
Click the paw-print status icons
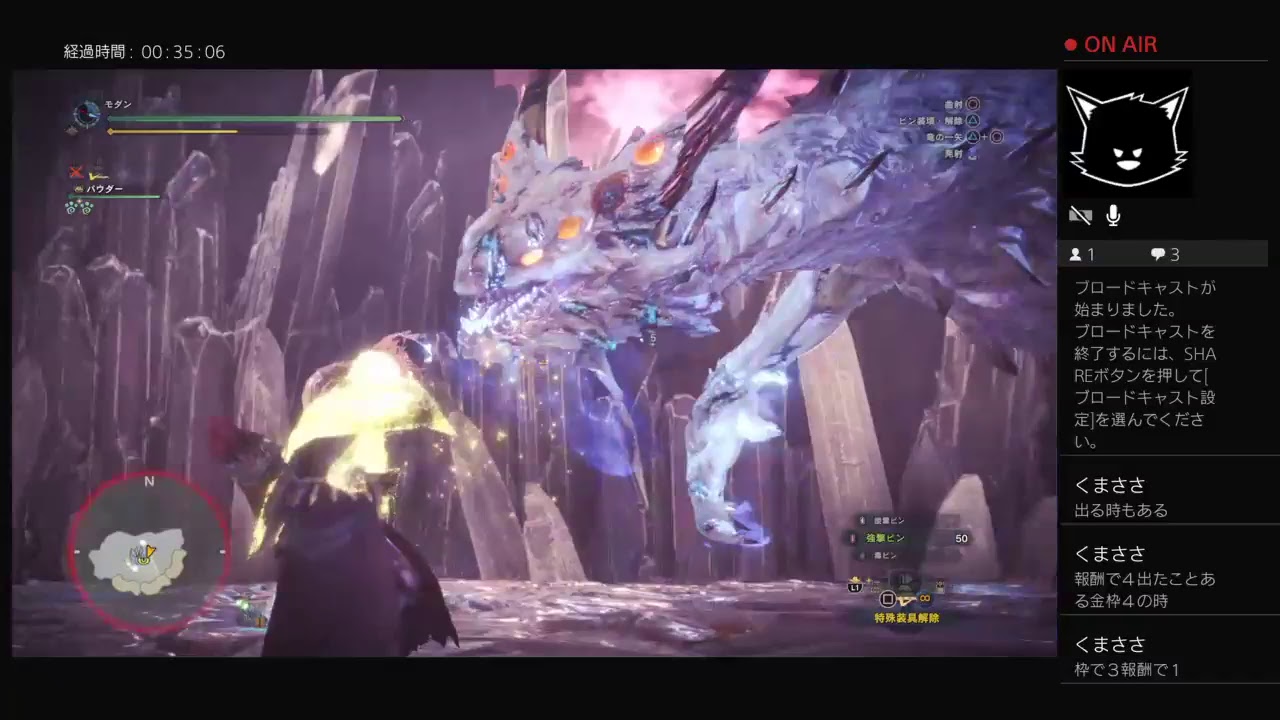(79, 207)
